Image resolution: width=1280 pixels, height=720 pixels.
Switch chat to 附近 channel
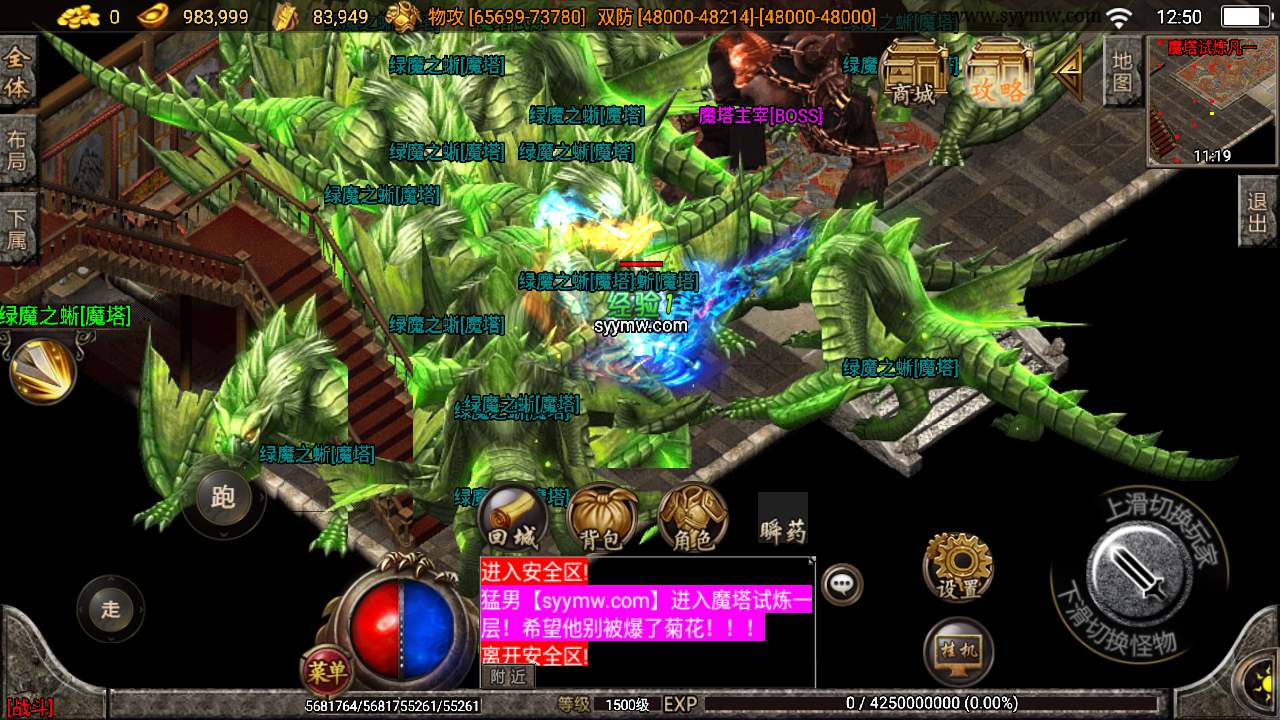tap(507, 676)
